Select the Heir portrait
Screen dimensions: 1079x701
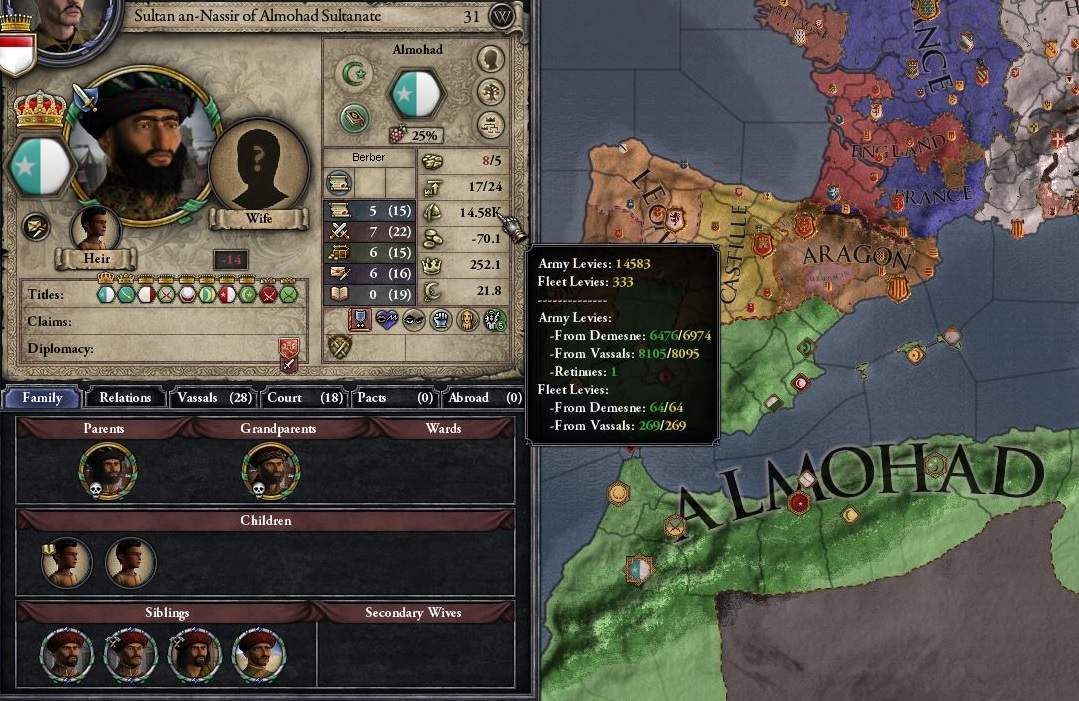tap(96, 231)
